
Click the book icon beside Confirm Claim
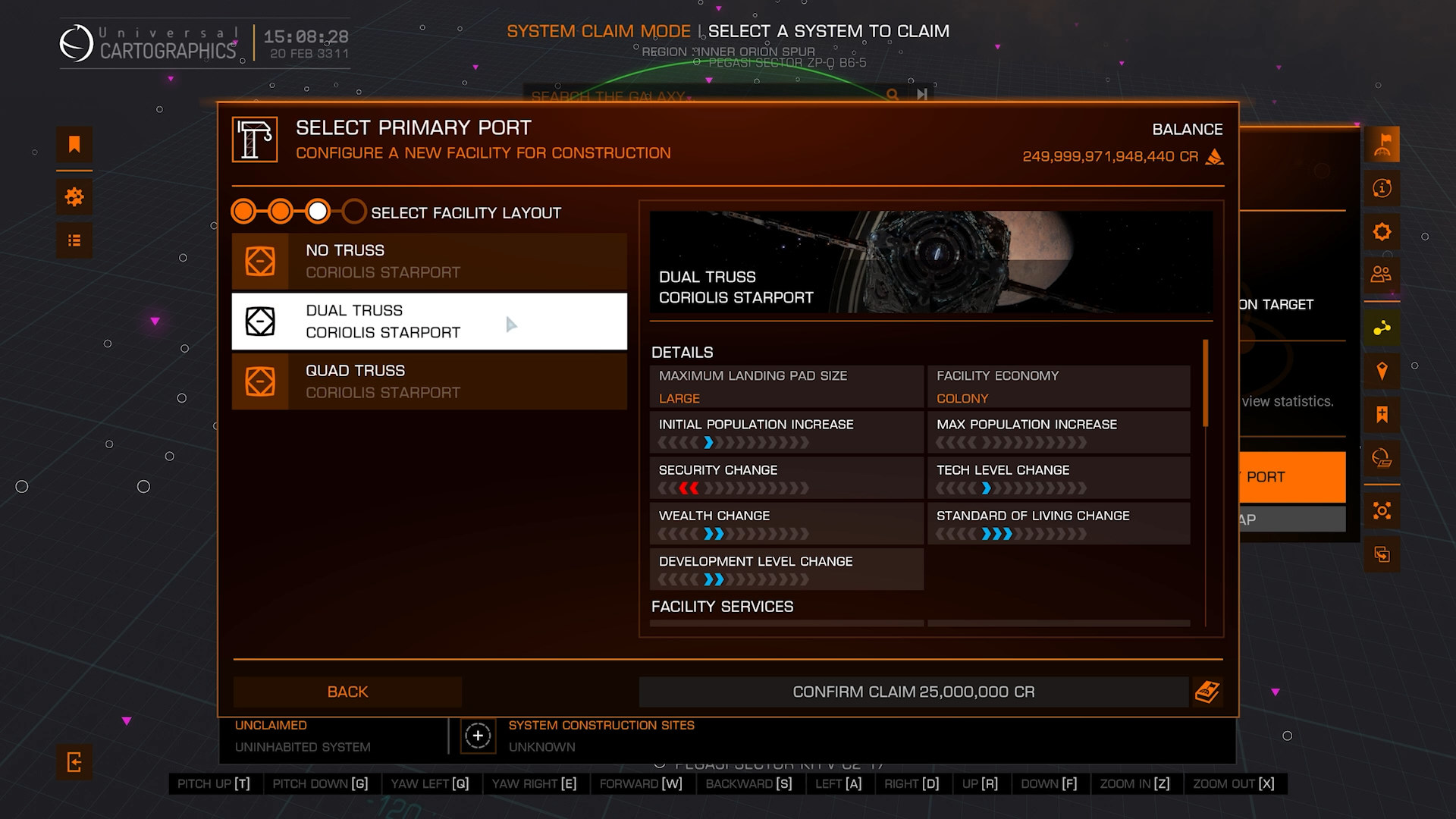point(1207,692)
